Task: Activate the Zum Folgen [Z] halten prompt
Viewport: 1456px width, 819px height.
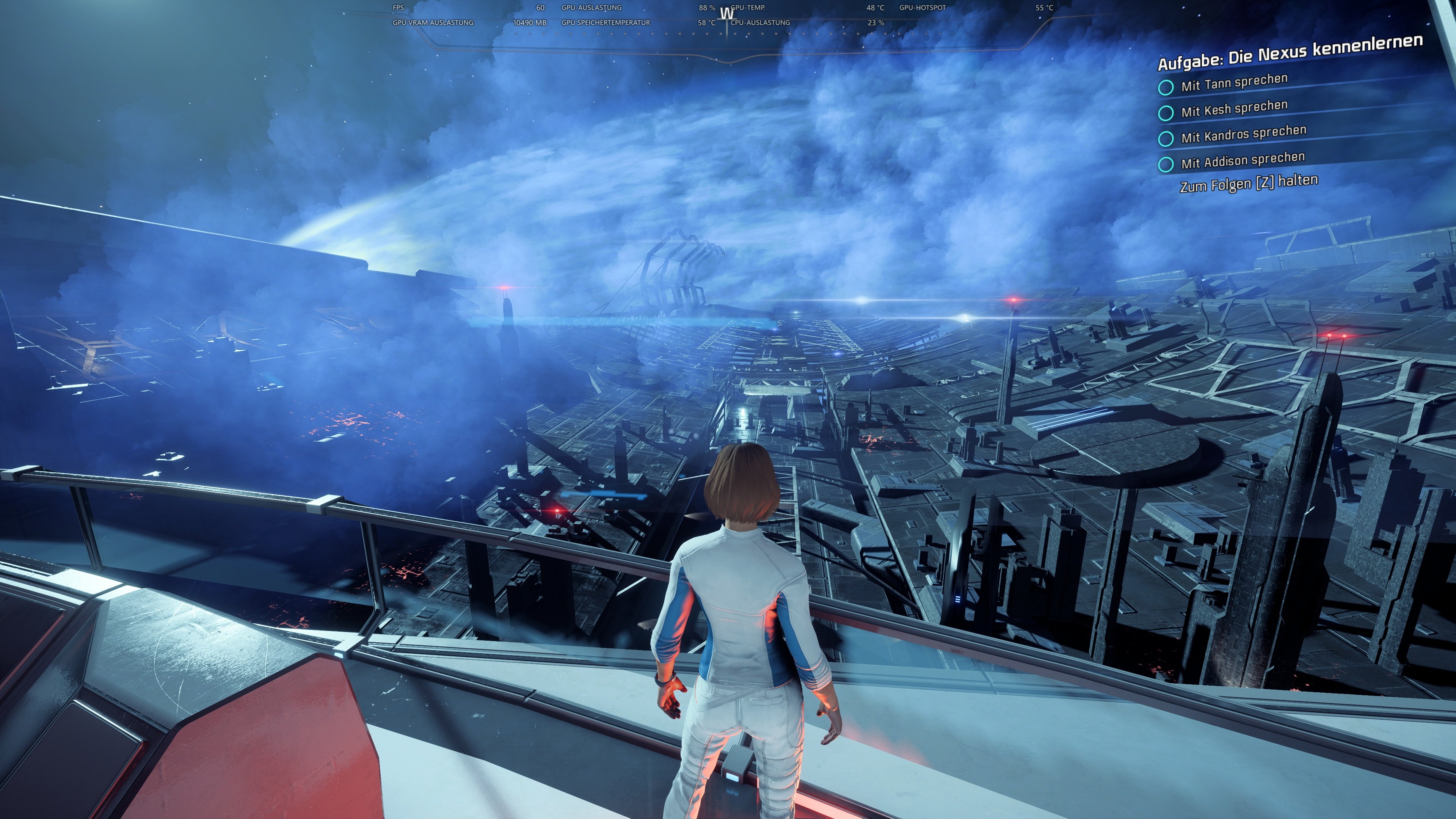Action: 1249,184
